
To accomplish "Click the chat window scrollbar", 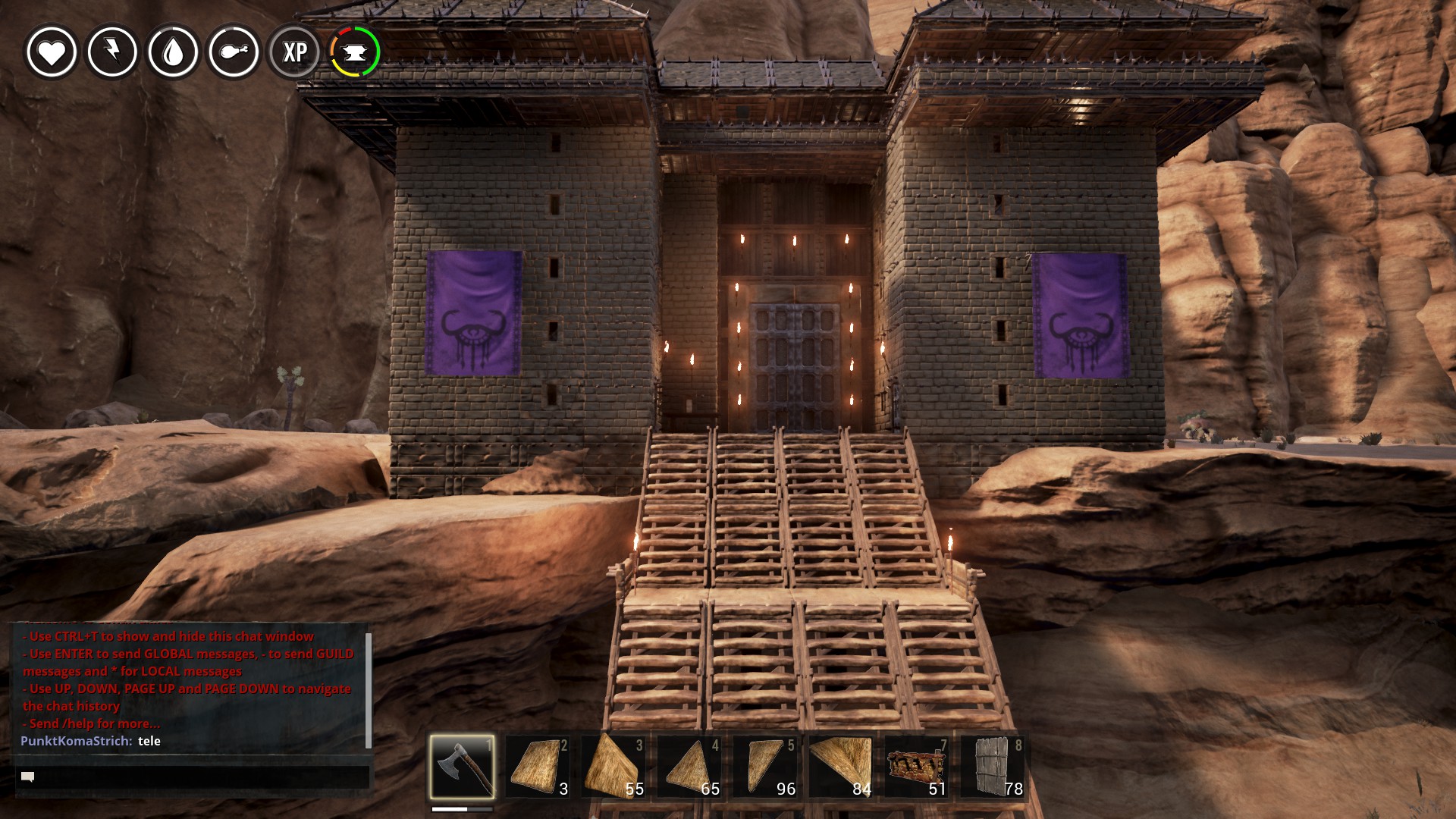I will tap(369, 689).
